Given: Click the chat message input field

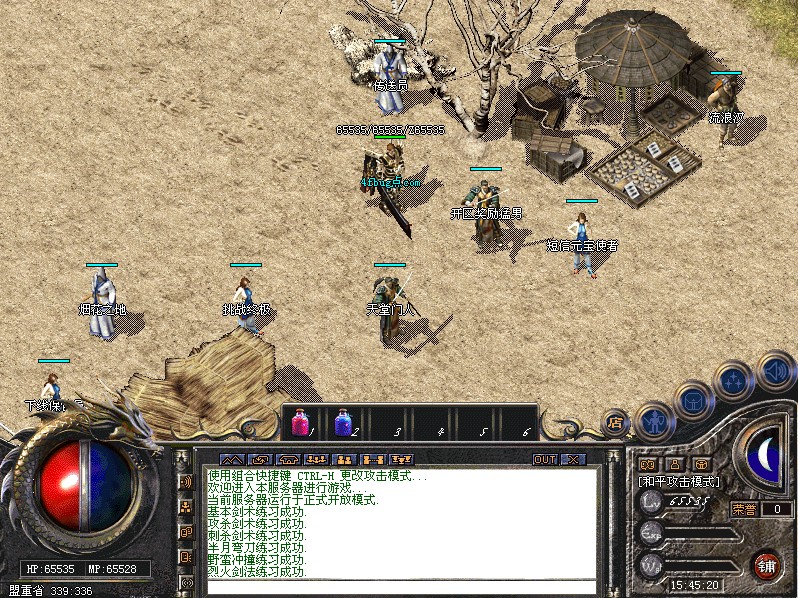Looking at the screenshot, I should pyautogui.click(x=400, y=587).
